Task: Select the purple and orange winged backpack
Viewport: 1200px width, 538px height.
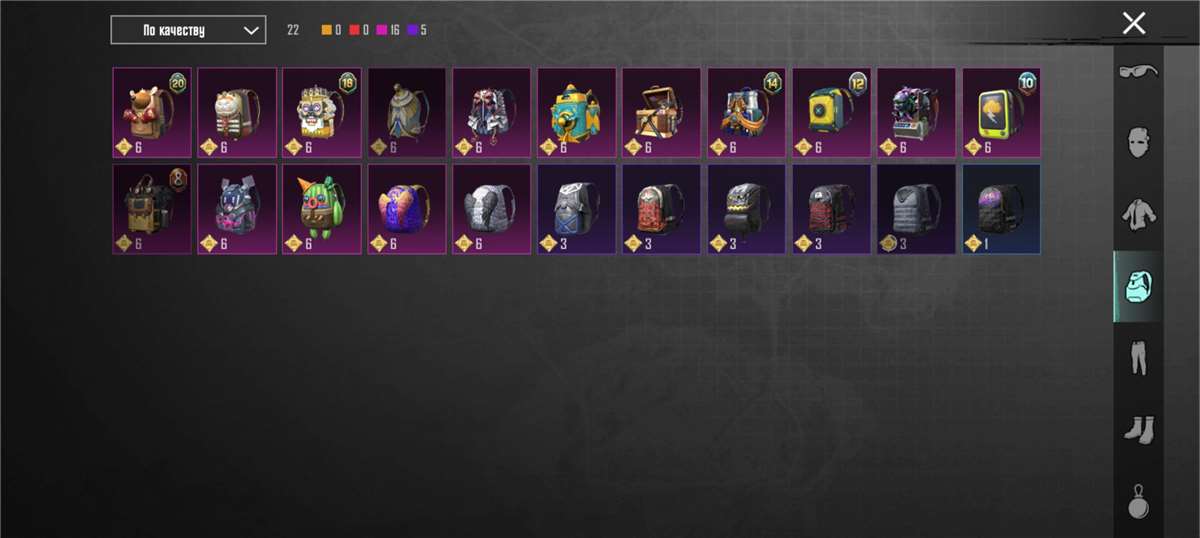Action: click(x=406, y=209)
